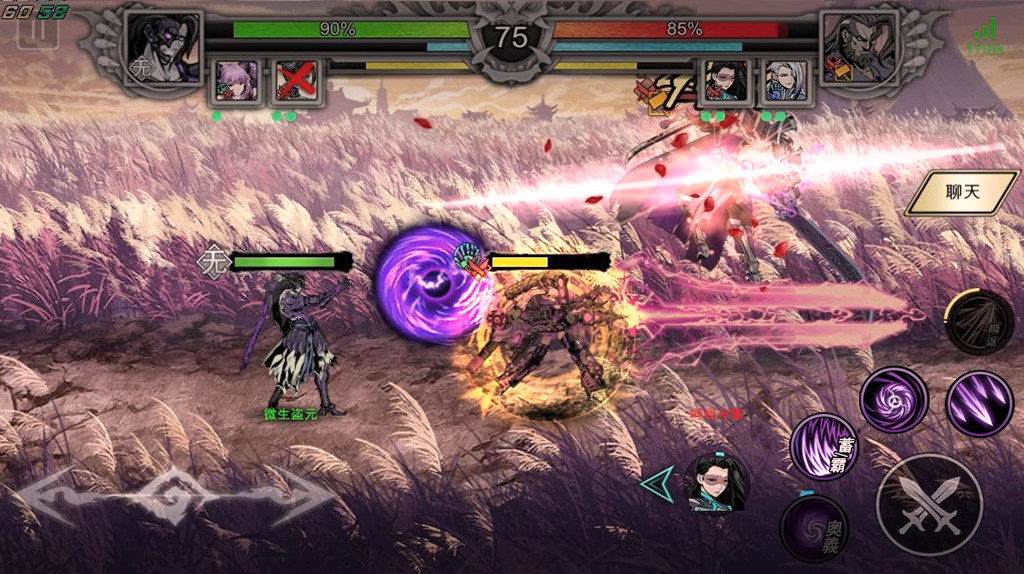Move left with the left arrow pad
Screen dimensions: 1024x574
pos(72,497)
